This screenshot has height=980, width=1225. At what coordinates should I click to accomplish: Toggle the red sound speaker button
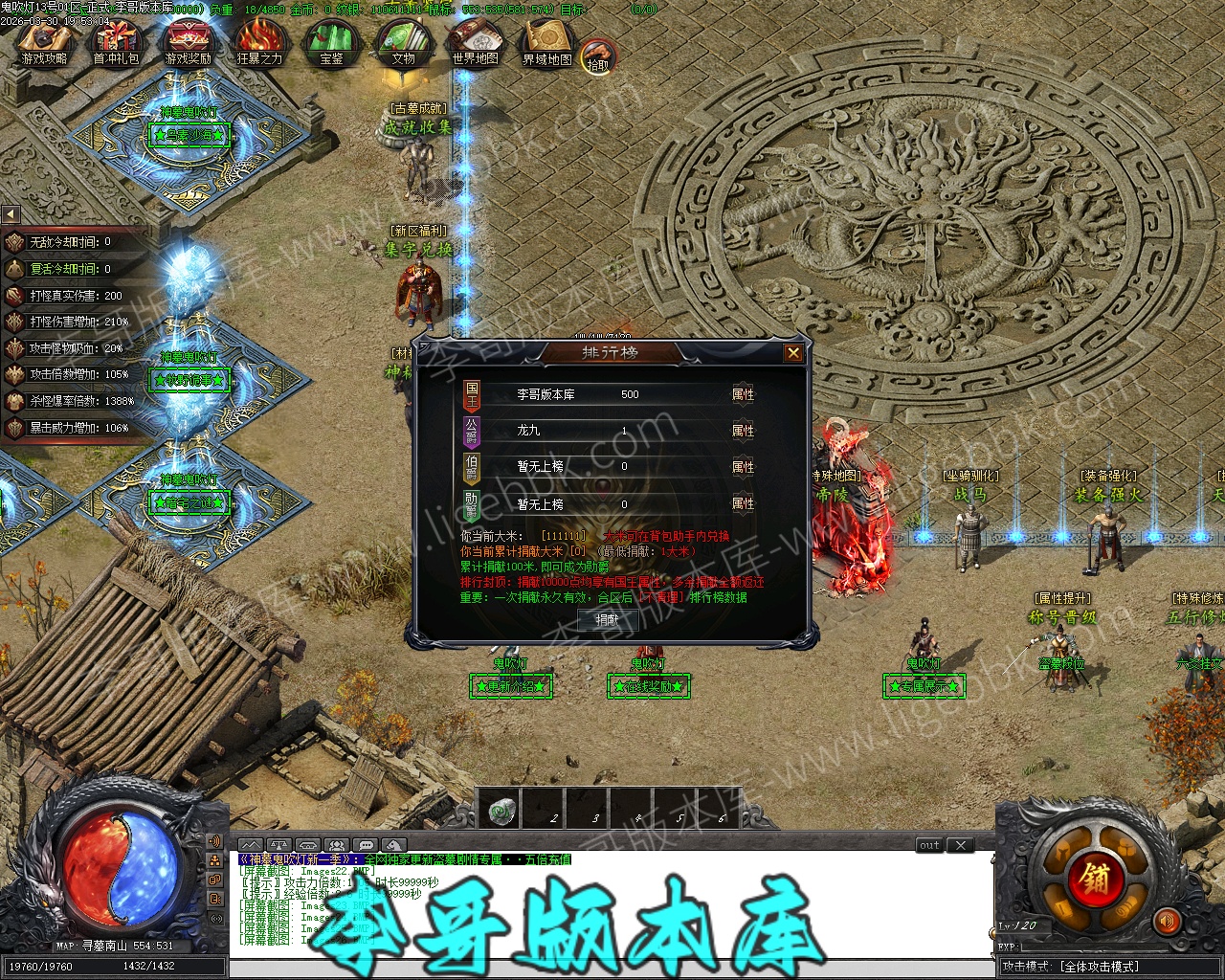pyautogui.click(x=1167, y=922)
